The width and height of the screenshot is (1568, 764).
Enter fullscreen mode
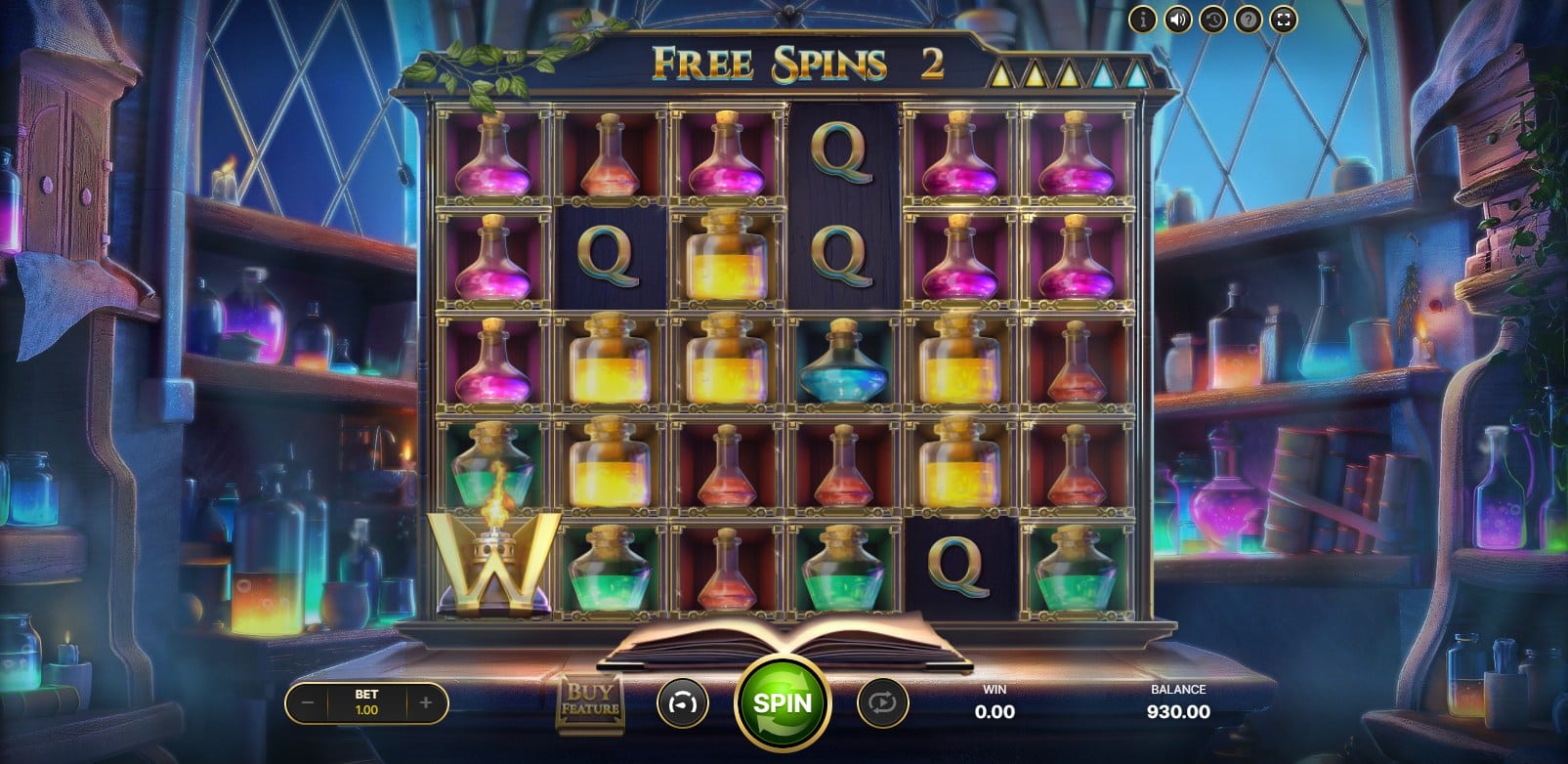click(1284, 19)
